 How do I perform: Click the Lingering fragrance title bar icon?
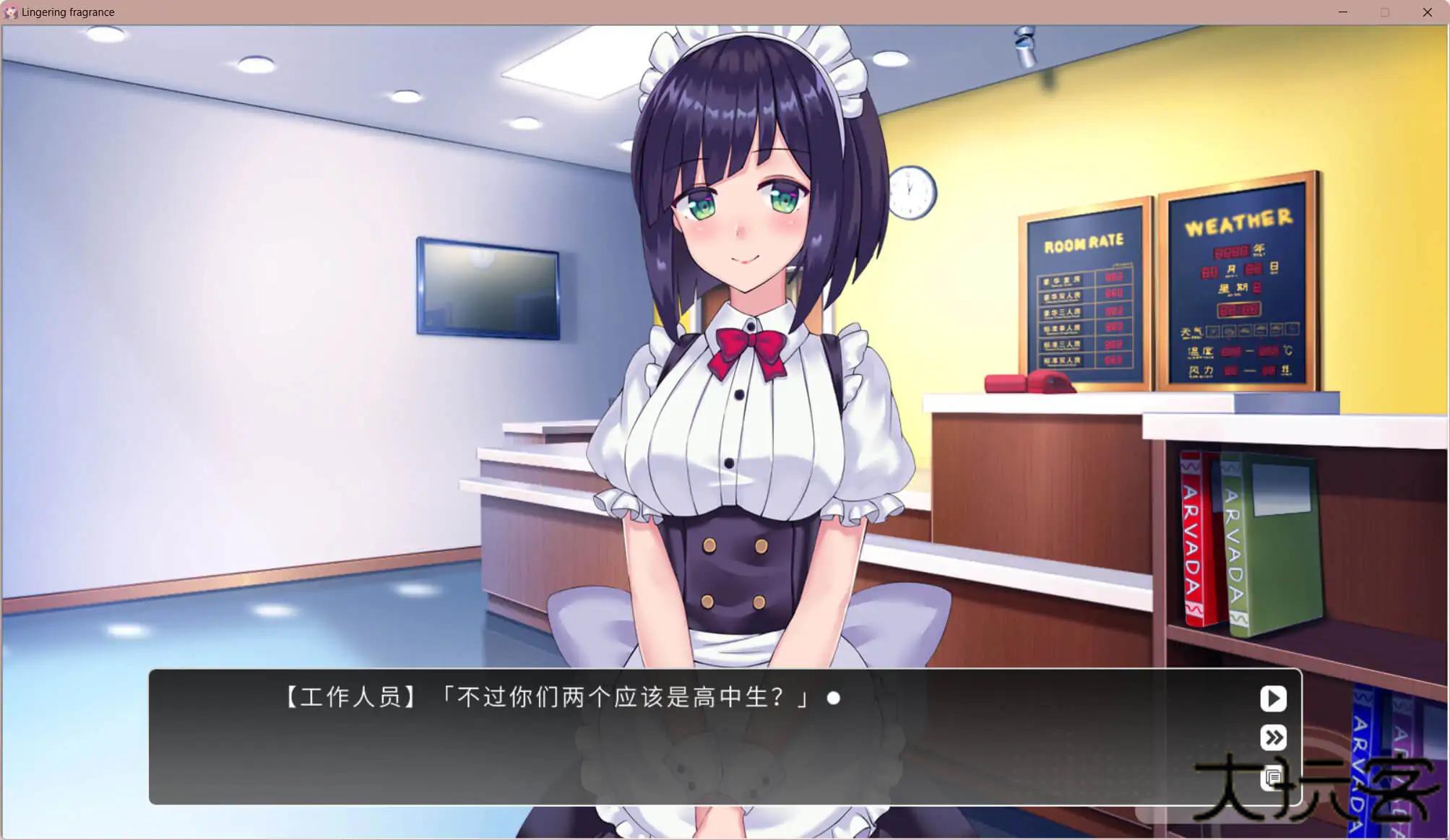[x=12, y=12]
